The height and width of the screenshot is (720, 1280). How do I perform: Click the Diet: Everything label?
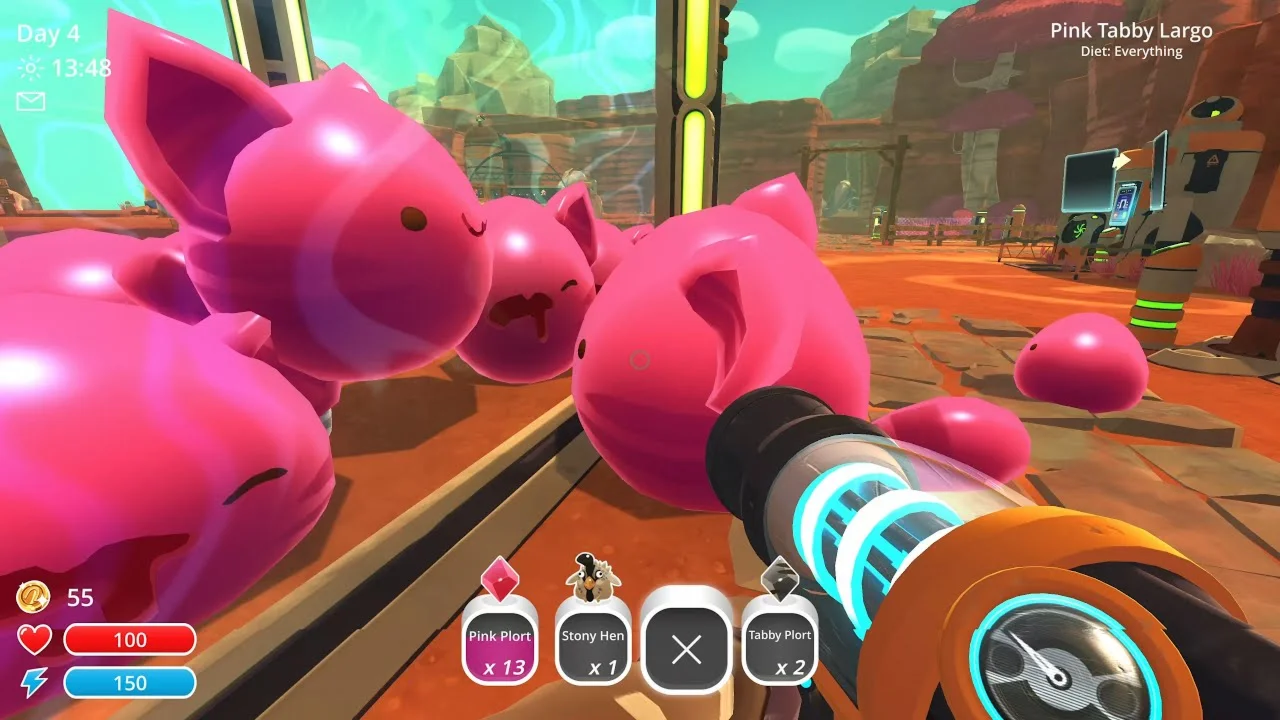(1131, 51)
